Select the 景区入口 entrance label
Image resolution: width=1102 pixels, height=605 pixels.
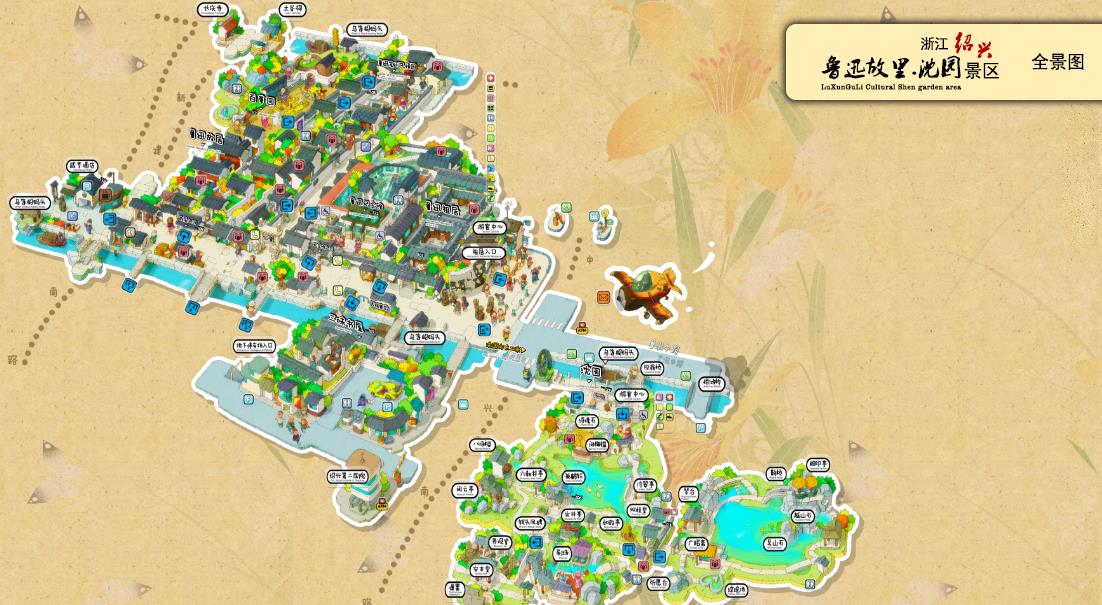486,252
